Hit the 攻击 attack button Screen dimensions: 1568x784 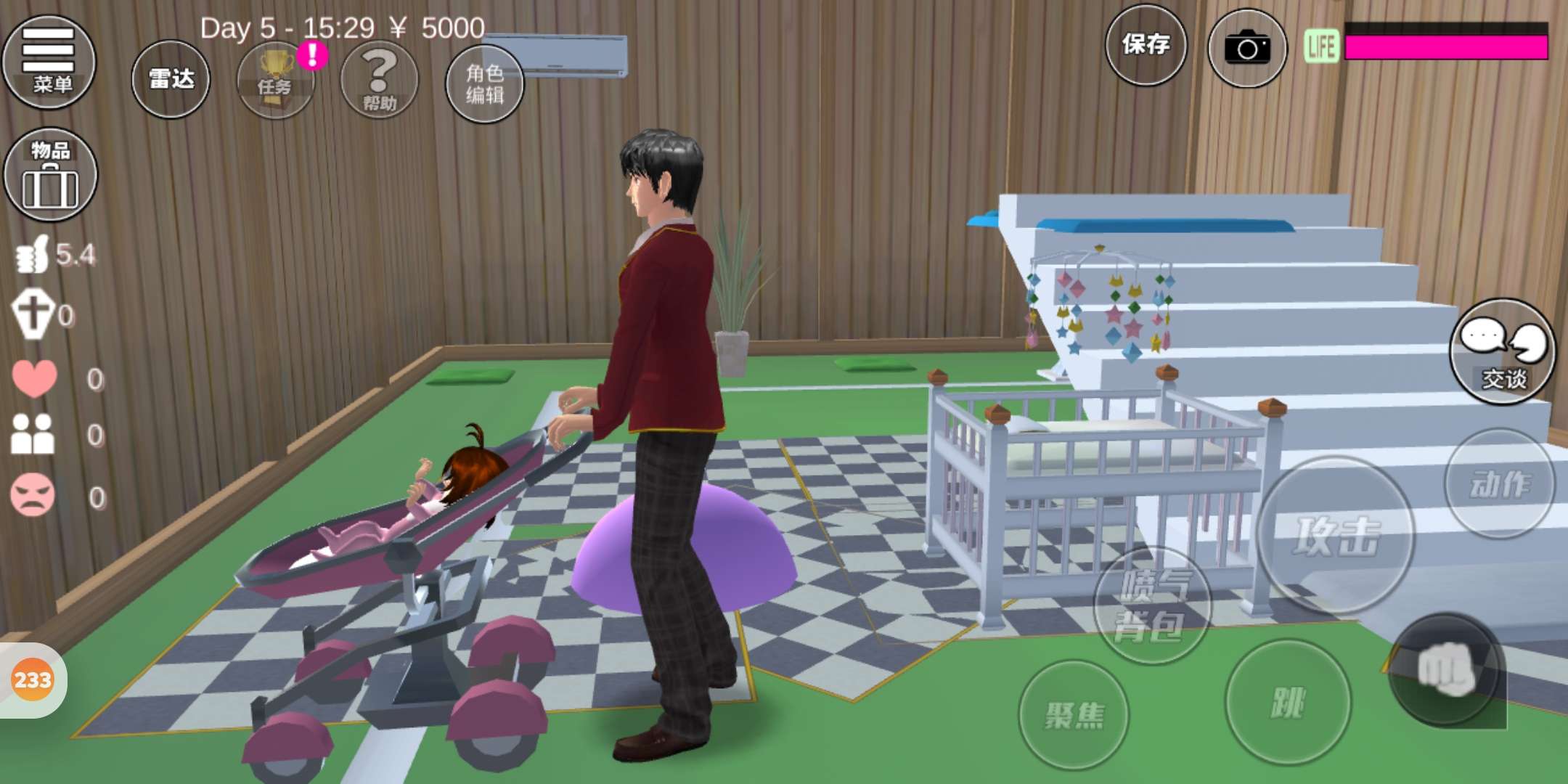pyautogui.click(x=1336, y=535)
